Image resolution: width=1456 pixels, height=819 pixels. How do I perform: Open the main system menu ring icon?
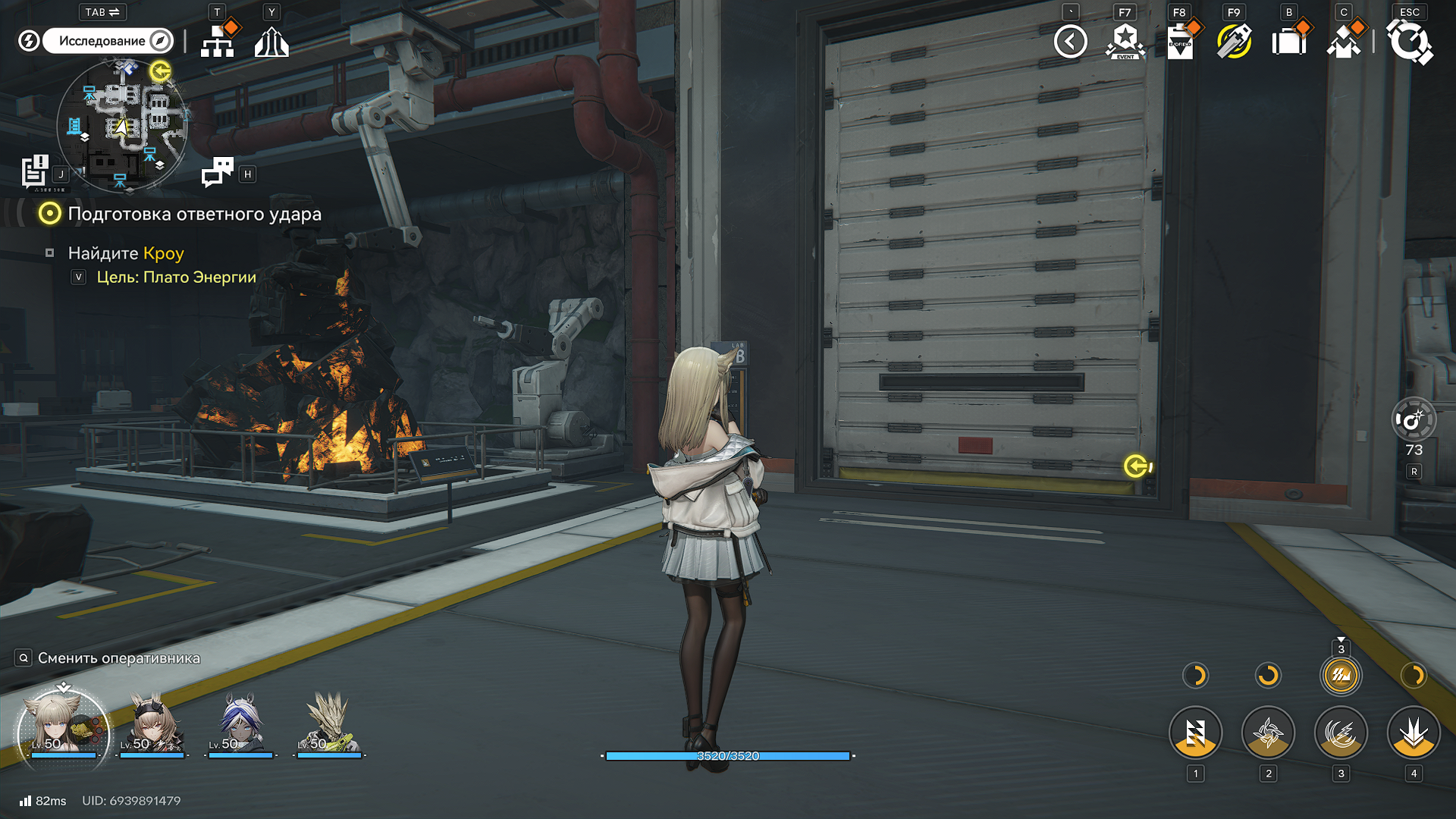pyautogui.click(x=1410, y=42)
